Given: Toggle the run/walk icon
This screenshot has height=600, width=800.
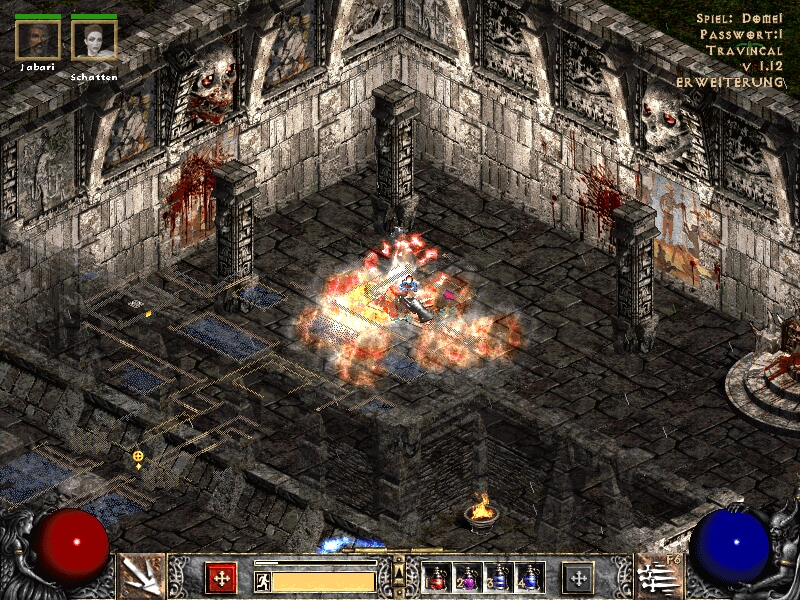Looking at the screenshot, I should [263, 581].
